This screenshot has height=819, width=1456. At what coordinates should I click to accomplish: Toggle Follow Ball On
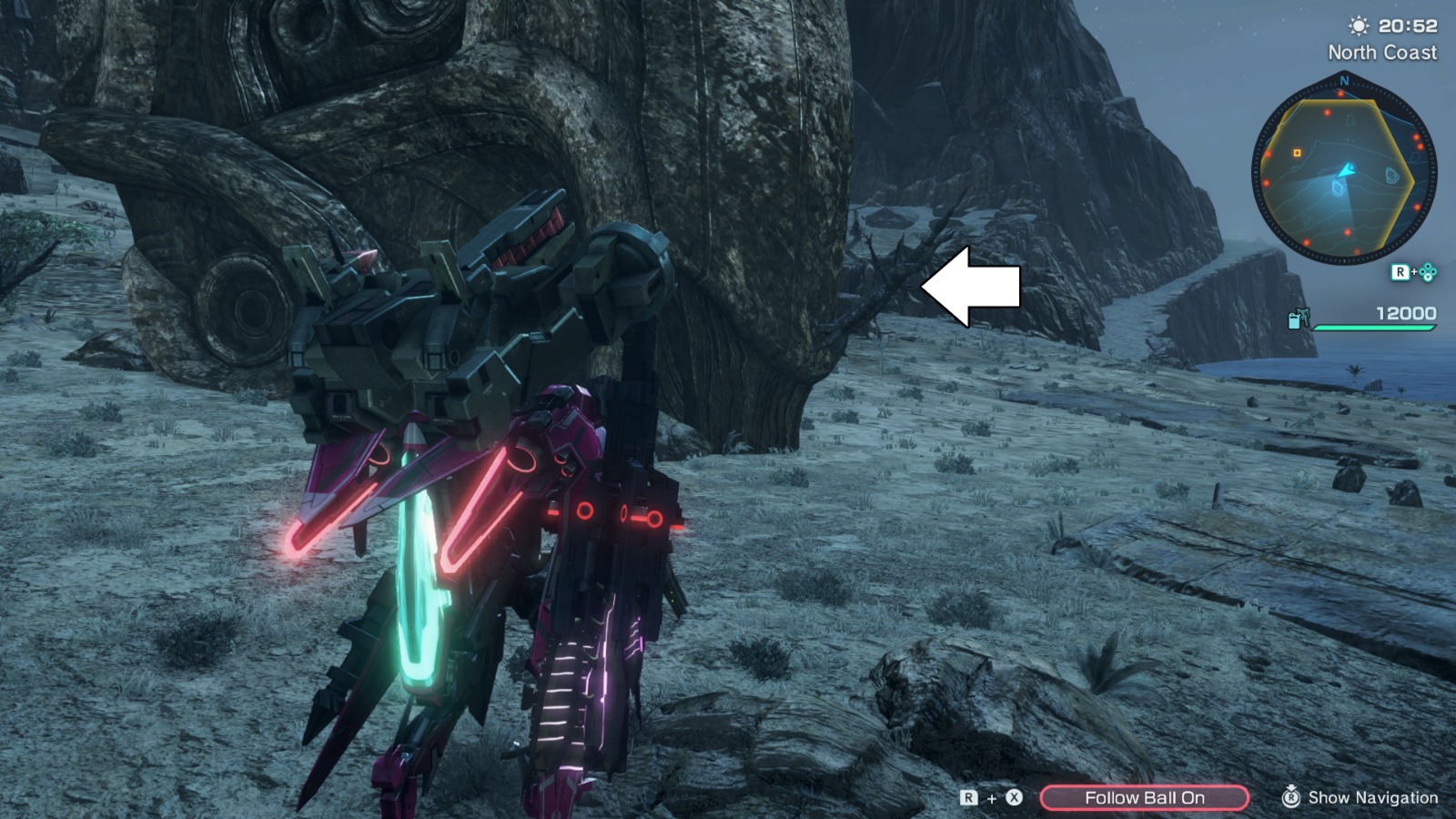click(x=1145, y=797)
